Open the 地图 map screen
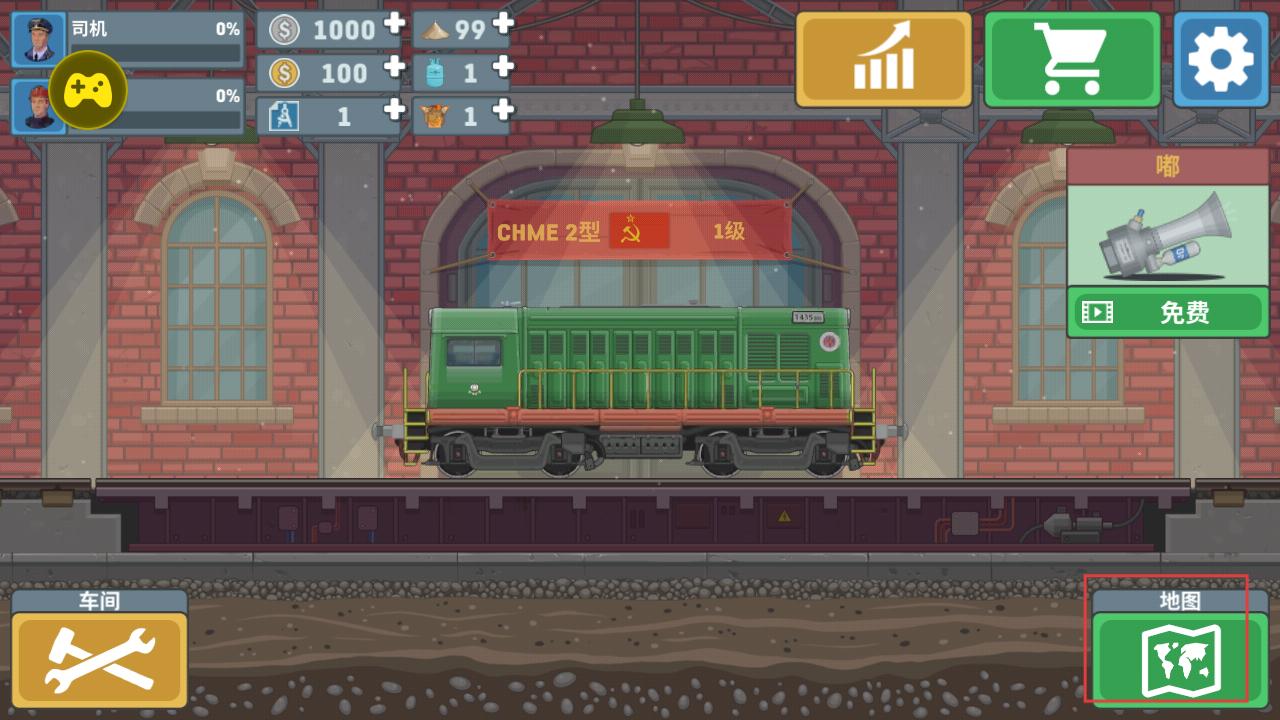Screen dimensions: 1280x720 1180,657
